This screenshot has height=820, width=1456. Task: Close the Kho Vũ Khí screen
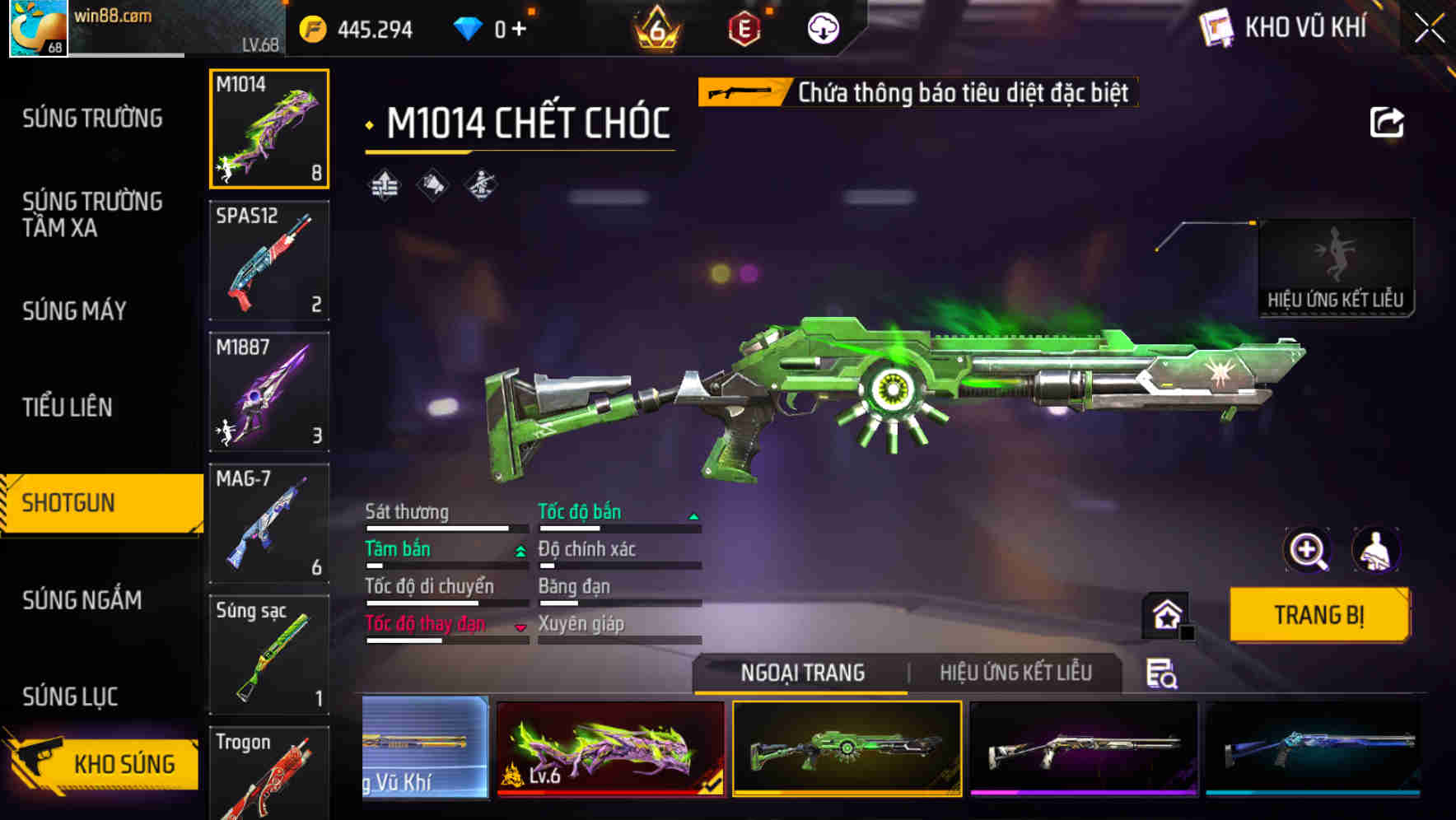click(x=1429, y=29)
